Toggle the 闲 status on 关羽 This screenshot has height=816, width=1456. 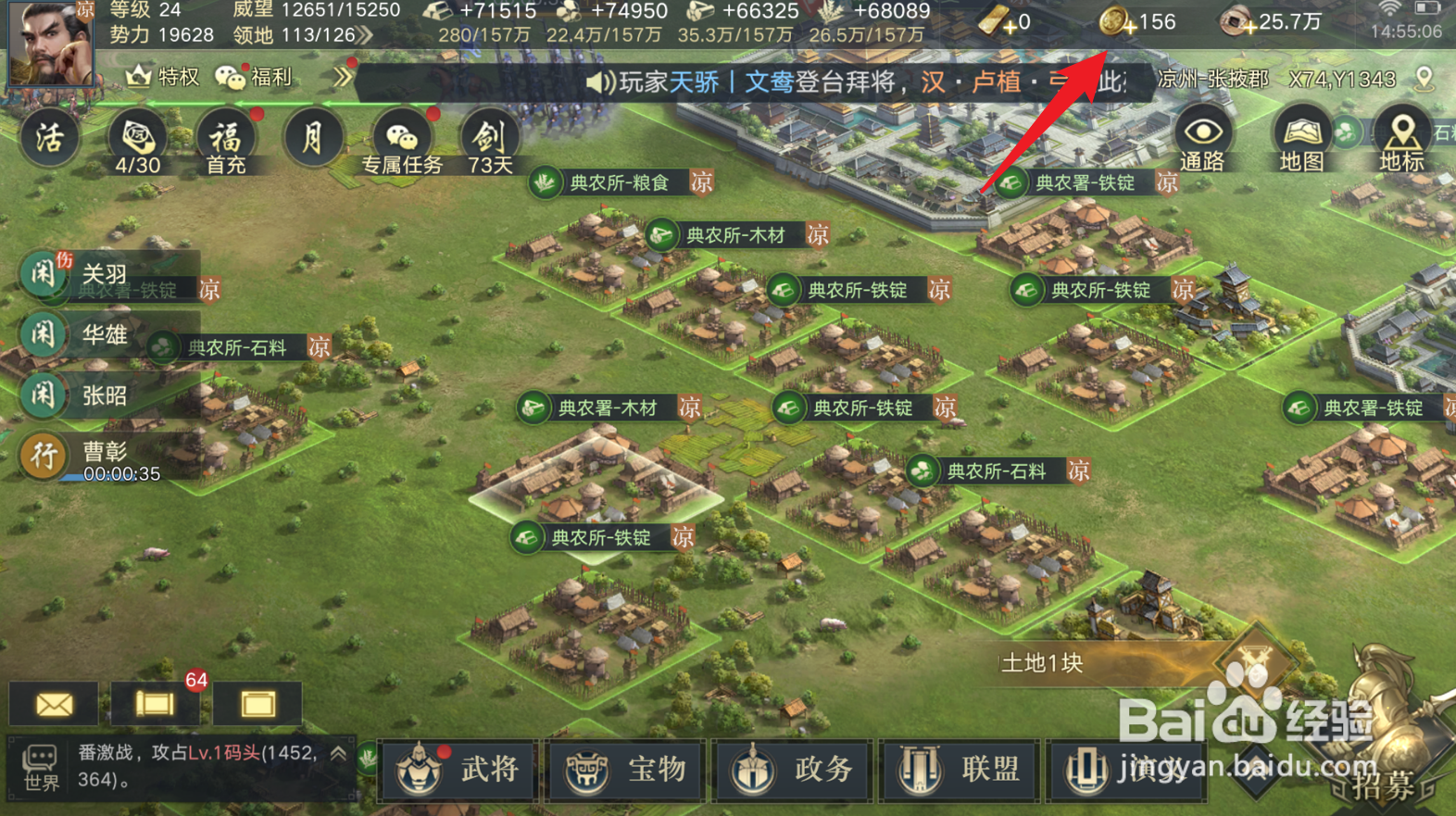coord(44,274)
